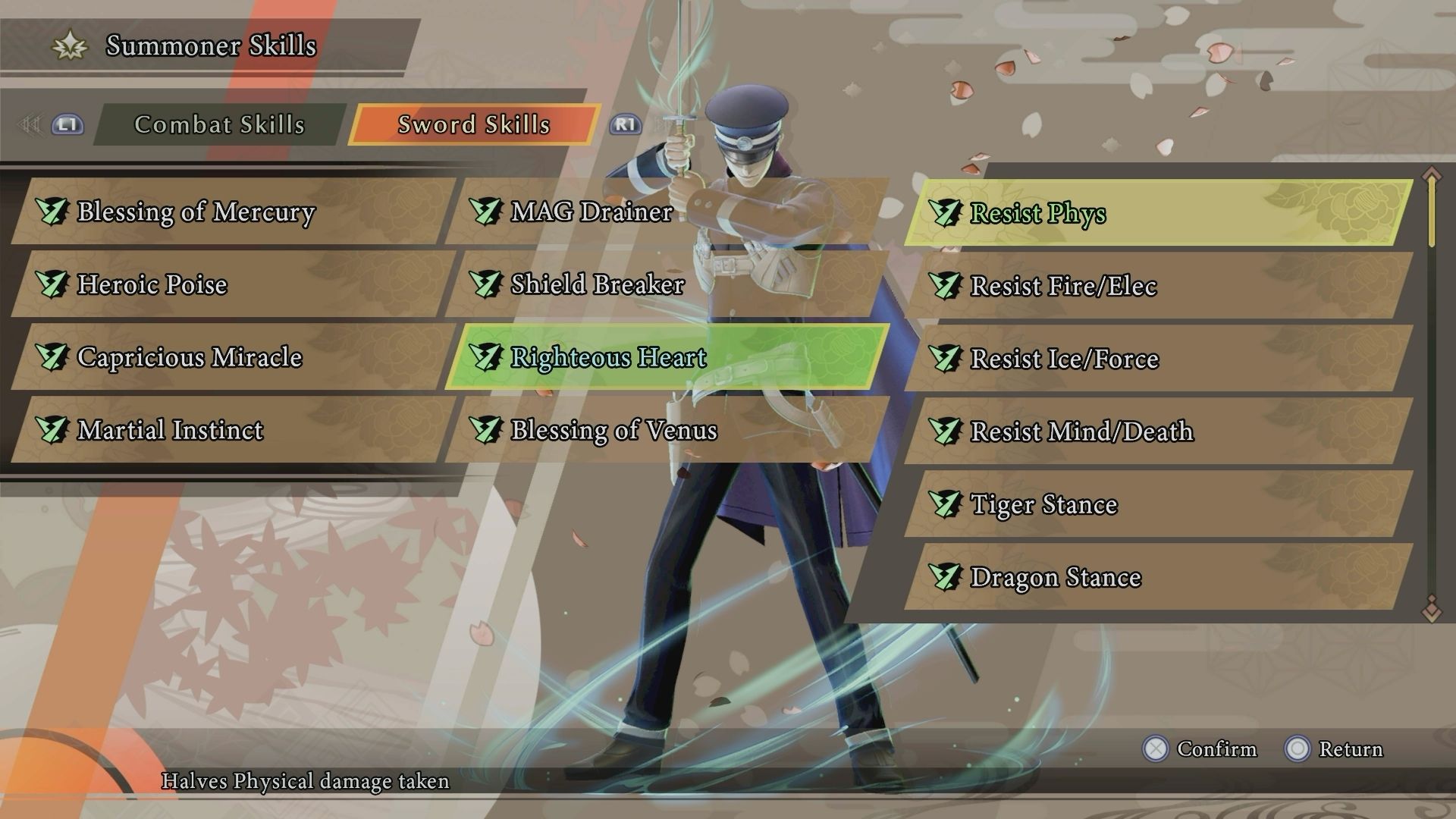Switch to the Combat Skills tab
This screenshot has width=1456, height=819.
click(x=220, y=125)
